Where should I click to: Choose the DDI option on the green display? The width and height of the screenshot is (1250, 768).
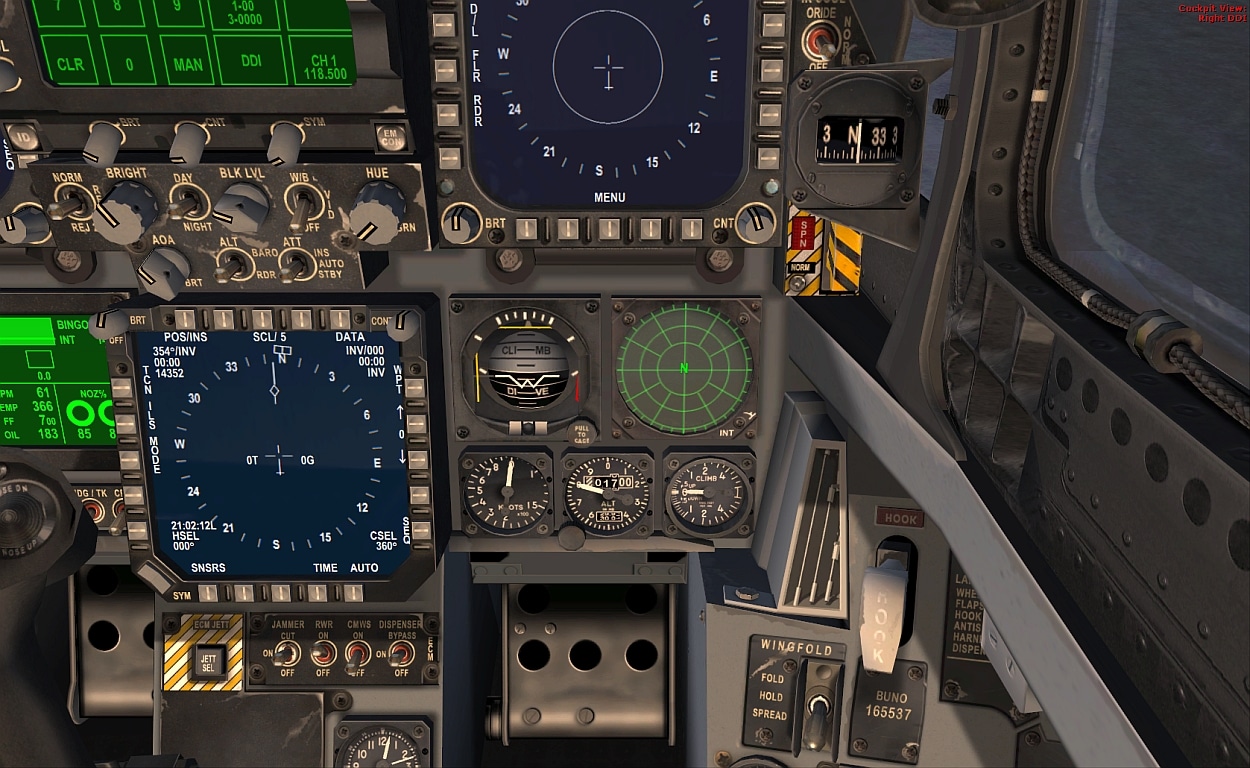(x=250, y=63)
